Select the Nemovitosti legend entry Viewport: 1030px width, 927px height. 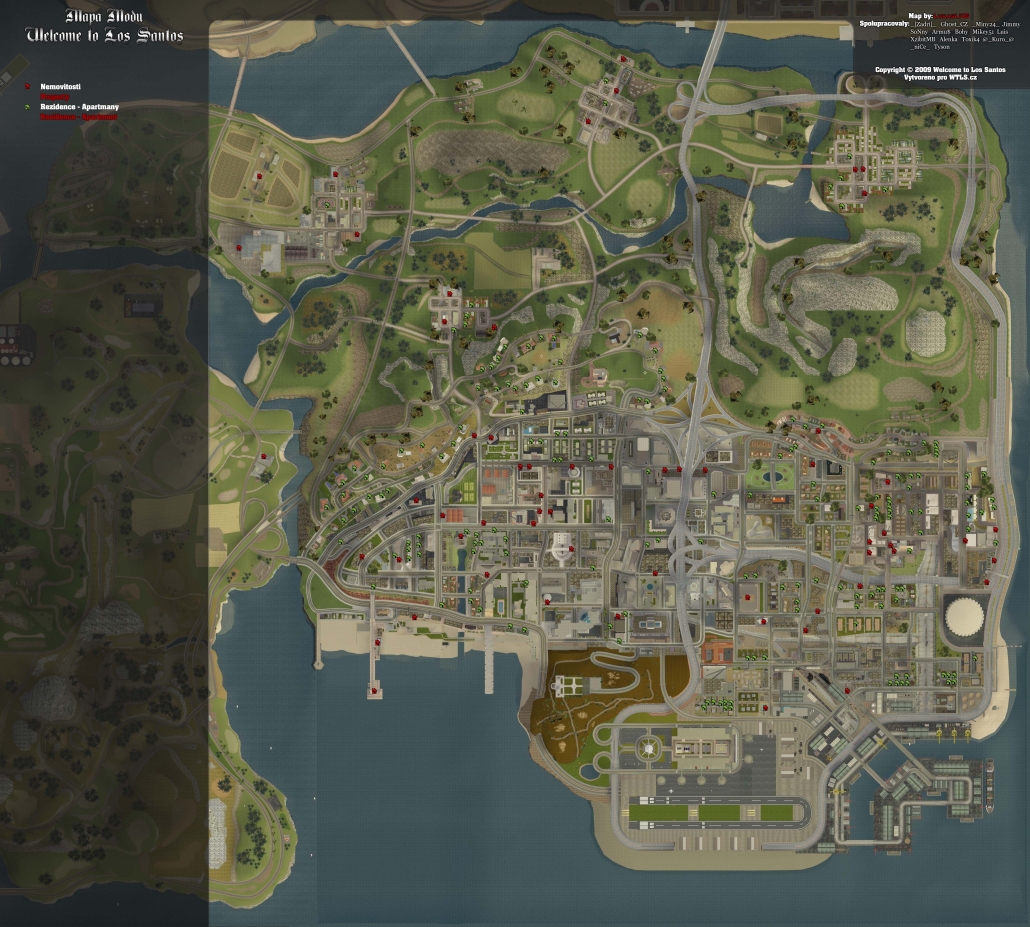(x=61, y=88)
